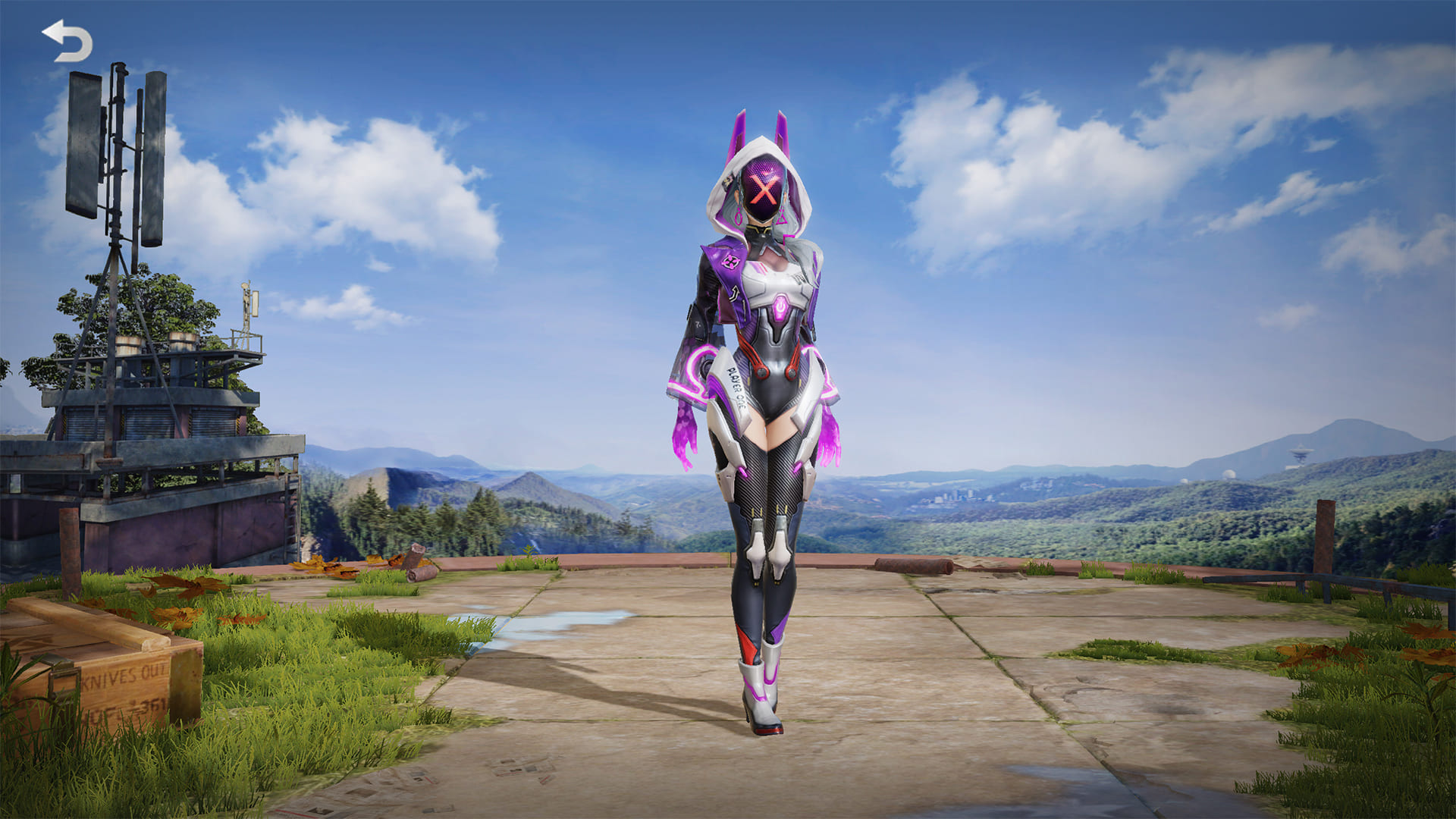The height and width of the screenshot is (819, 1456).
Task: Click the back arrow button
Action: click(67, 41)
